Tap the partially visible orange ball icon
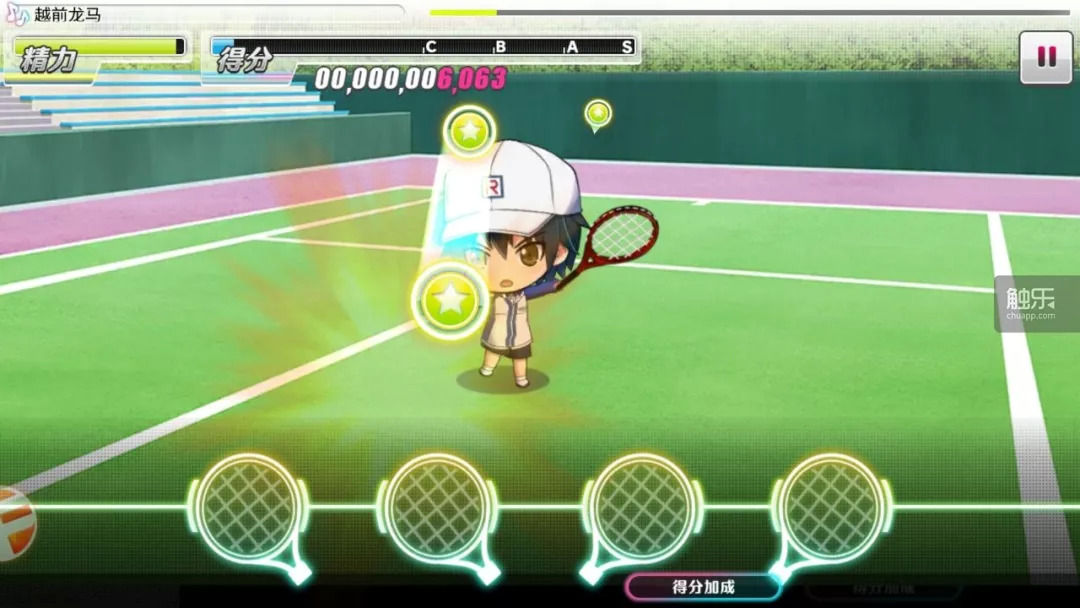The image size is (1080, 608). 14,522
